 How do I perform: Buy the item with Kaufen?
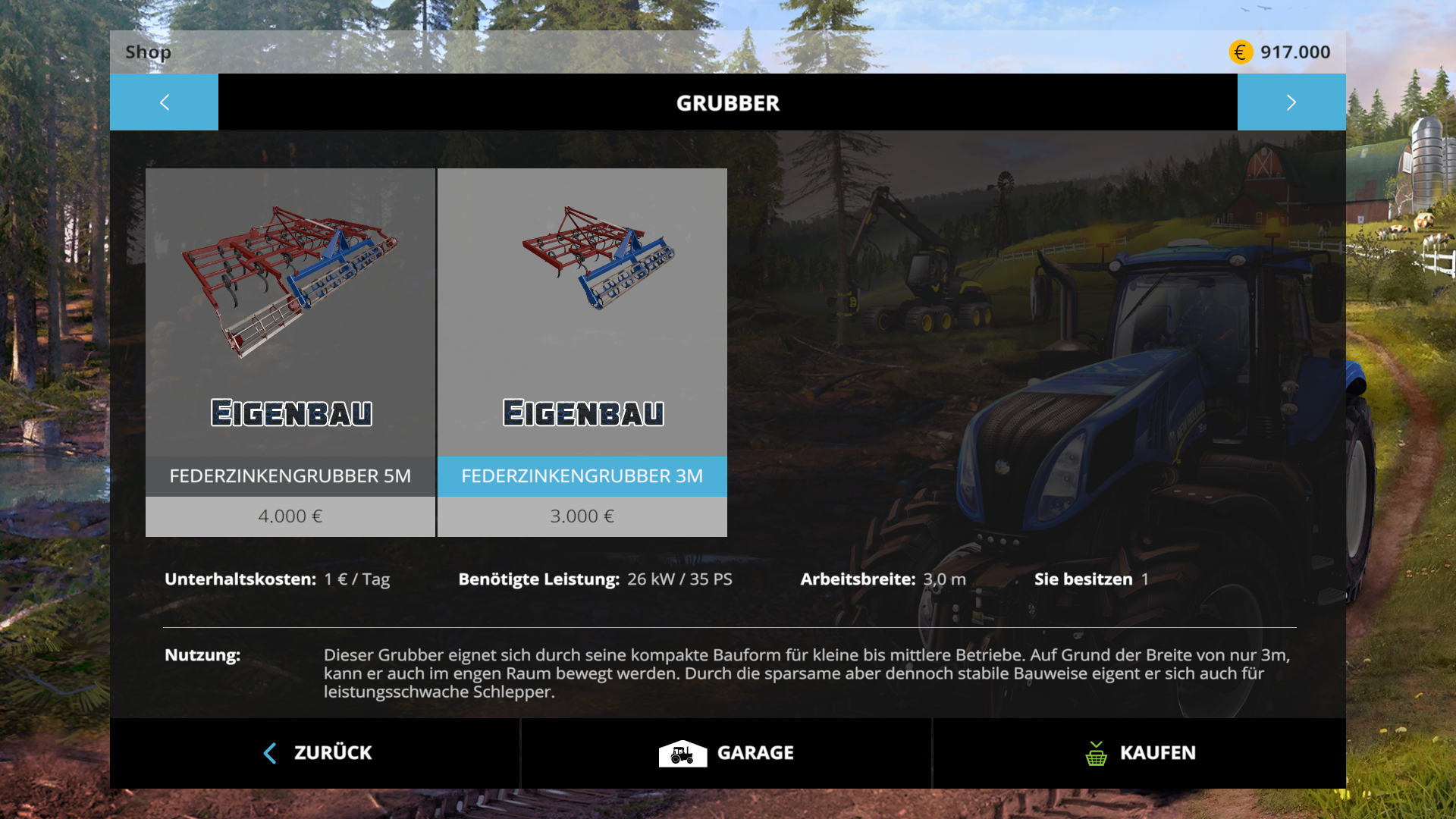coord(1139,753)
